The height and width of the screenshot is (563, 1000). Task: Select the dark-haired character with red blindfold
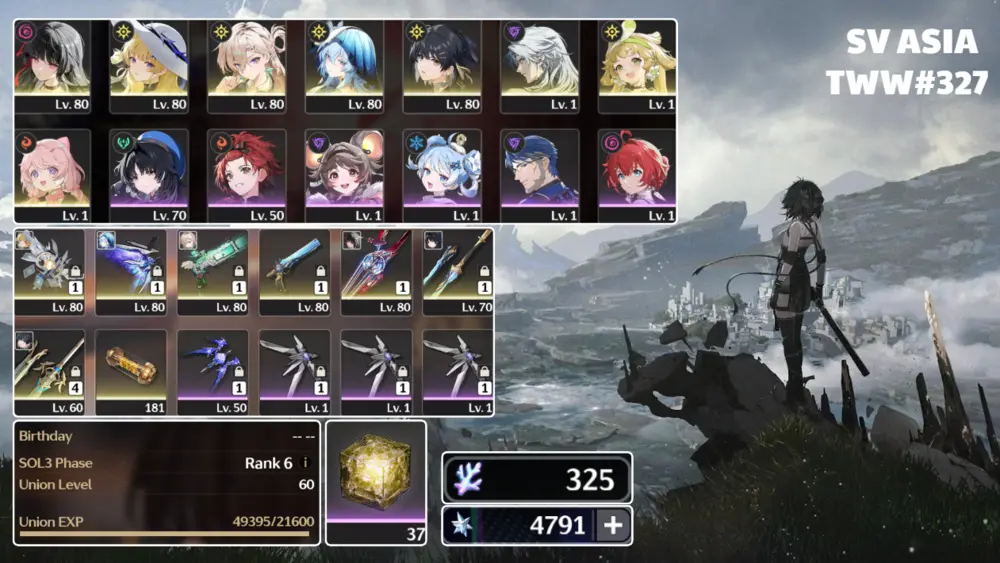[53, 62]
